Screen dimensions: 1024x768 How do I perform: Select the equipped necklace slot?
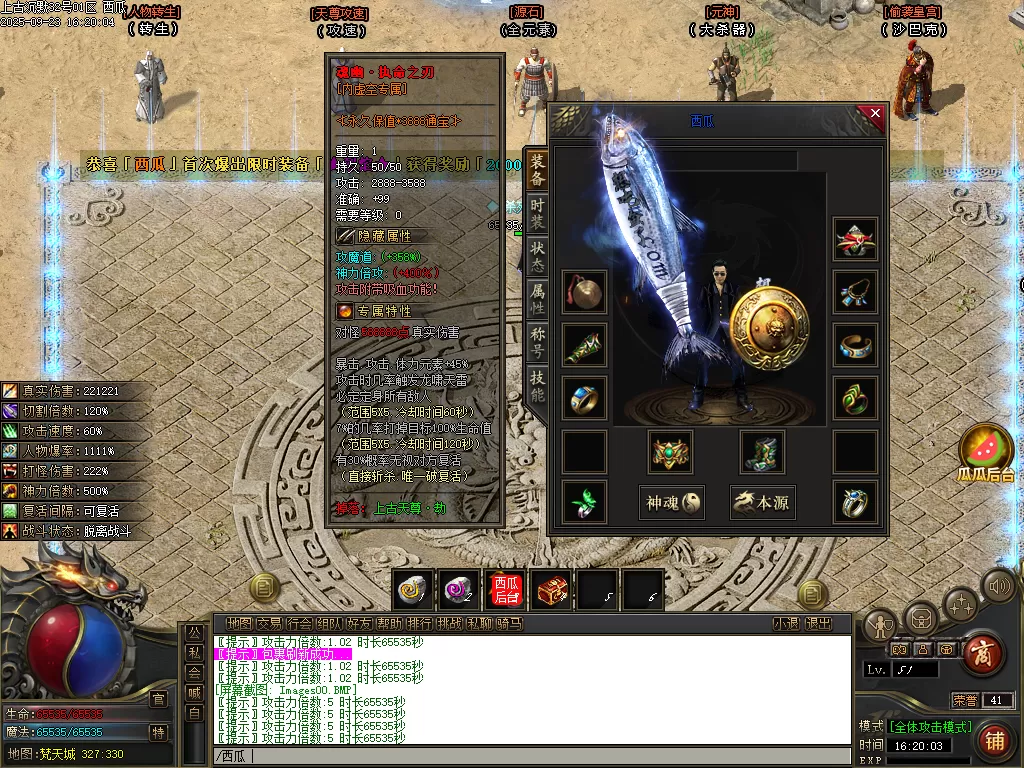tap(856, 291)
